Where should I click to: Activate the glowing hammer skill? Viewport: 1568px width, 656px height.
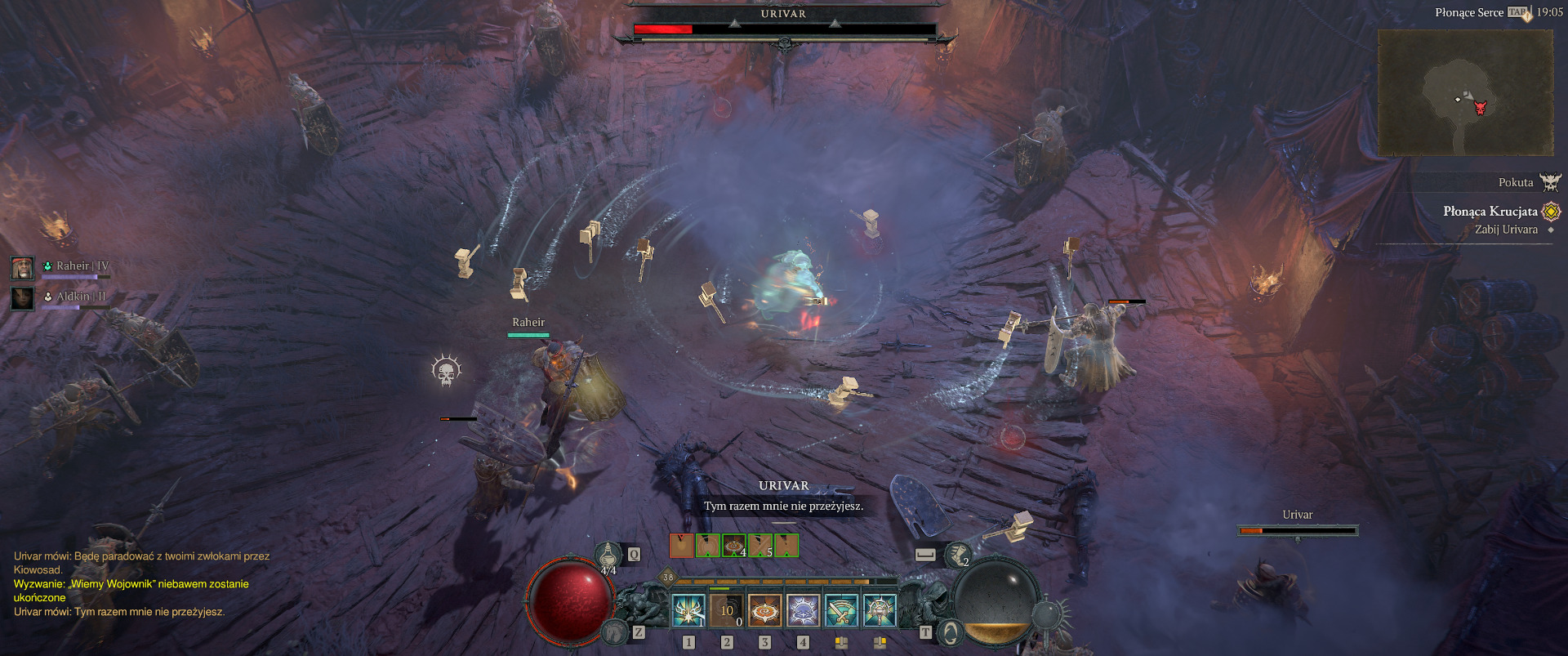880,610
